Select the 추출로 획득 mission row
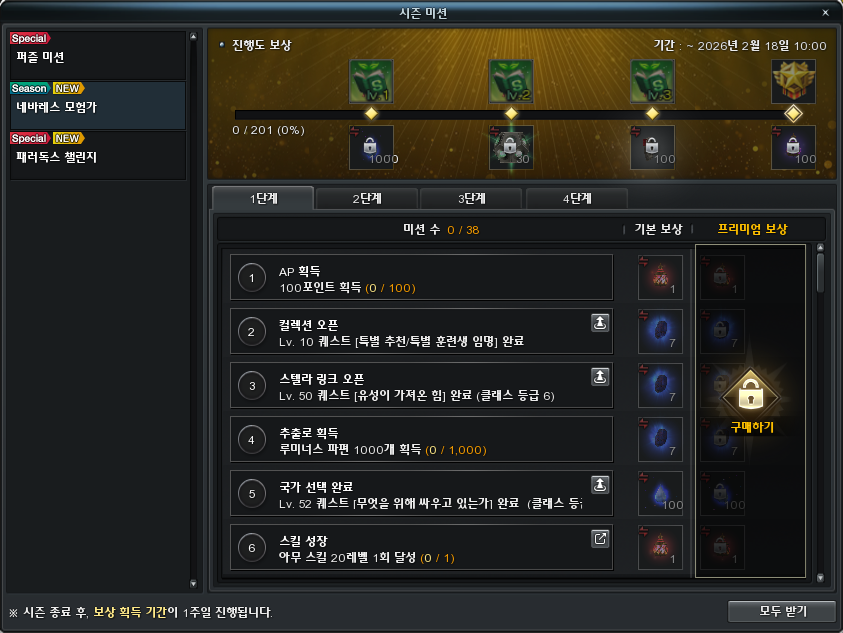The width and height of the screenshot is (843, 633). (x=420, y=439)
